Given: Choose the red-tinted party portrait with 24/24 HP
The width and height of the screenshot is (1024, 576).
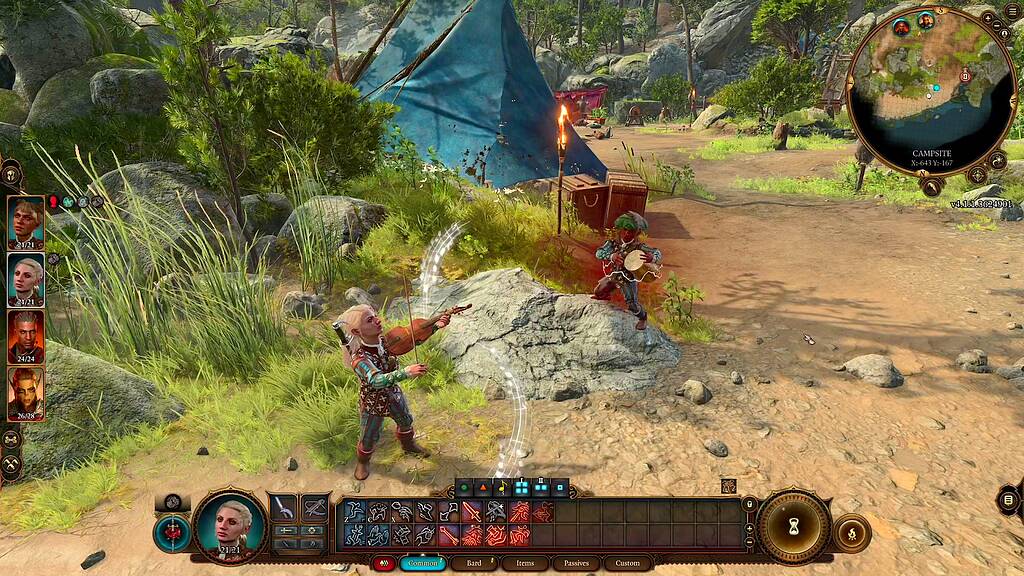Looking at the screenshot, I should pos(25,336).
